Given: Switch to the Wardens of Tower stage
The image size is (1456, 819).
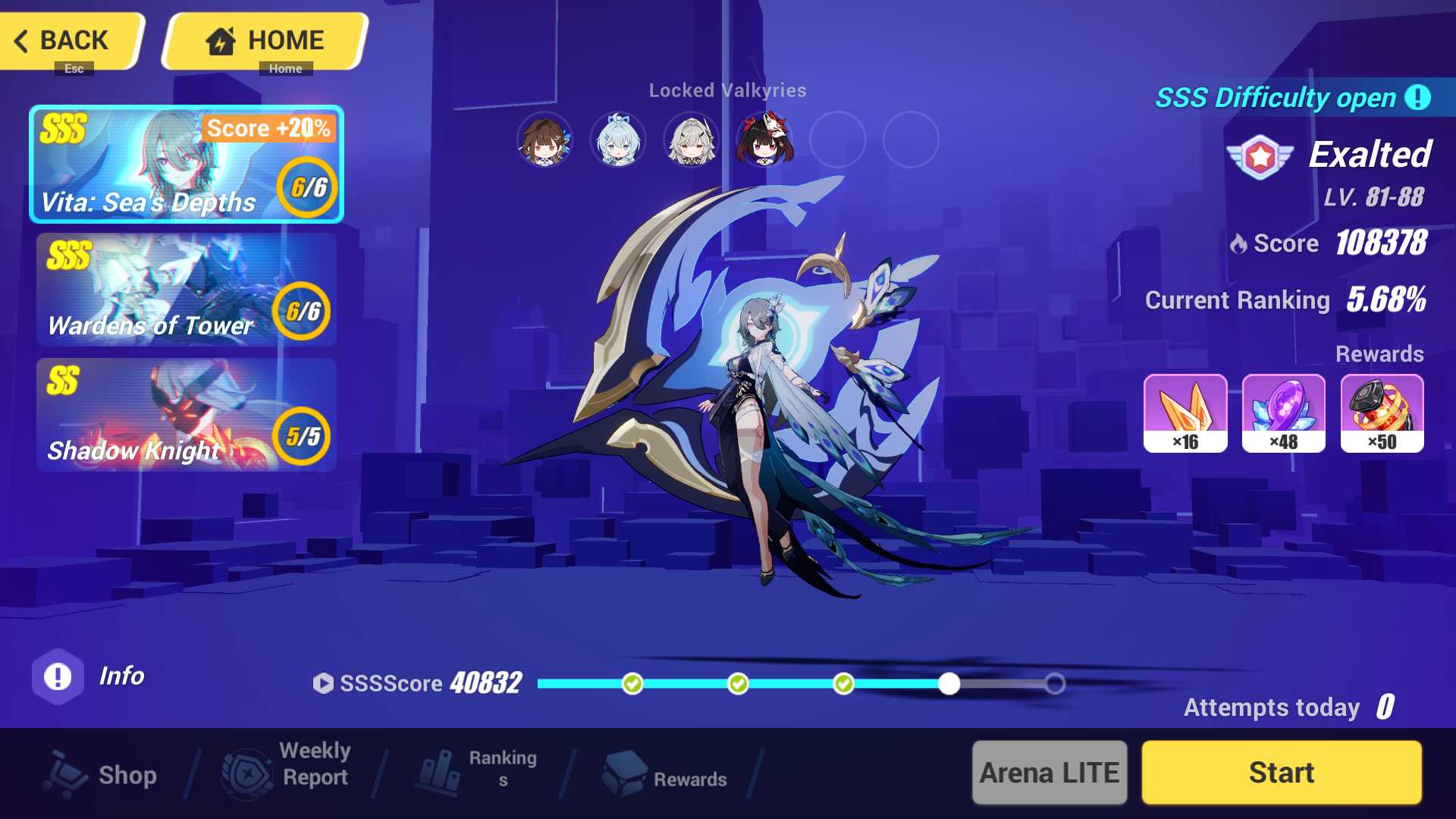Looking at the screenshot, I should [186, 290].
